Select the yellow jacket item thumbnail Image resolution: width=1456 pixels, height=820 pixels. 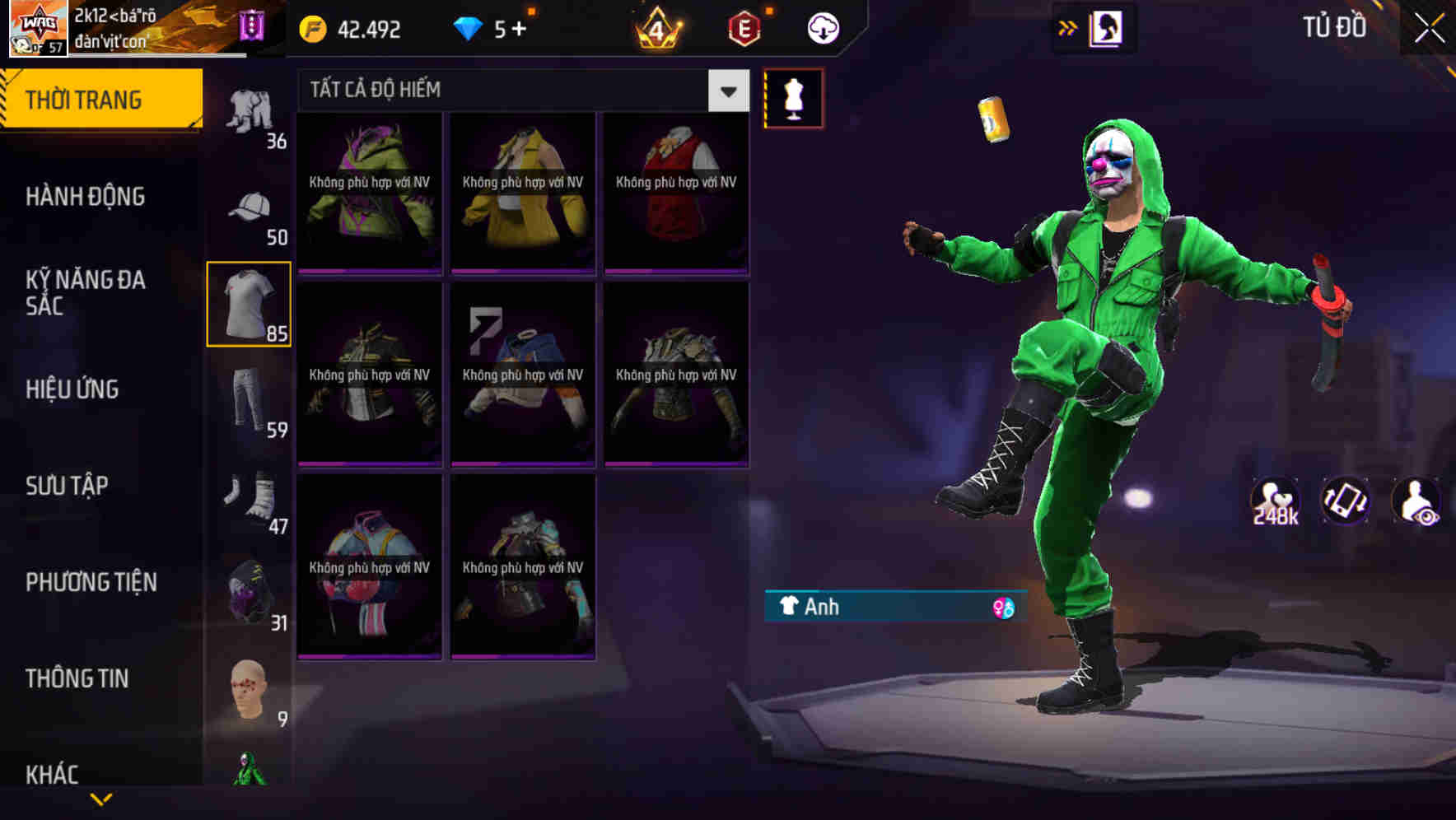(522, 189)
